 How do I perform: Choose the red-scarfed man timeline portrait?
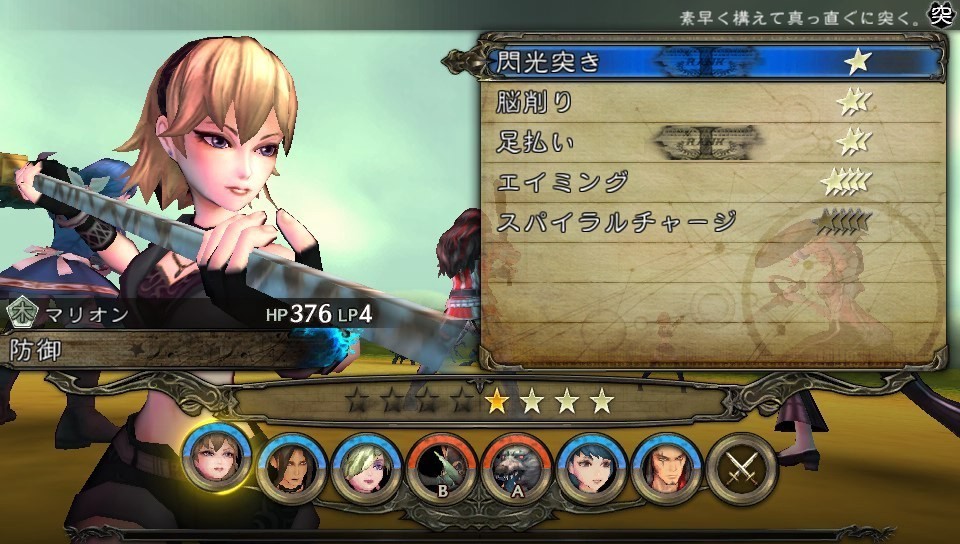point(667,467)
